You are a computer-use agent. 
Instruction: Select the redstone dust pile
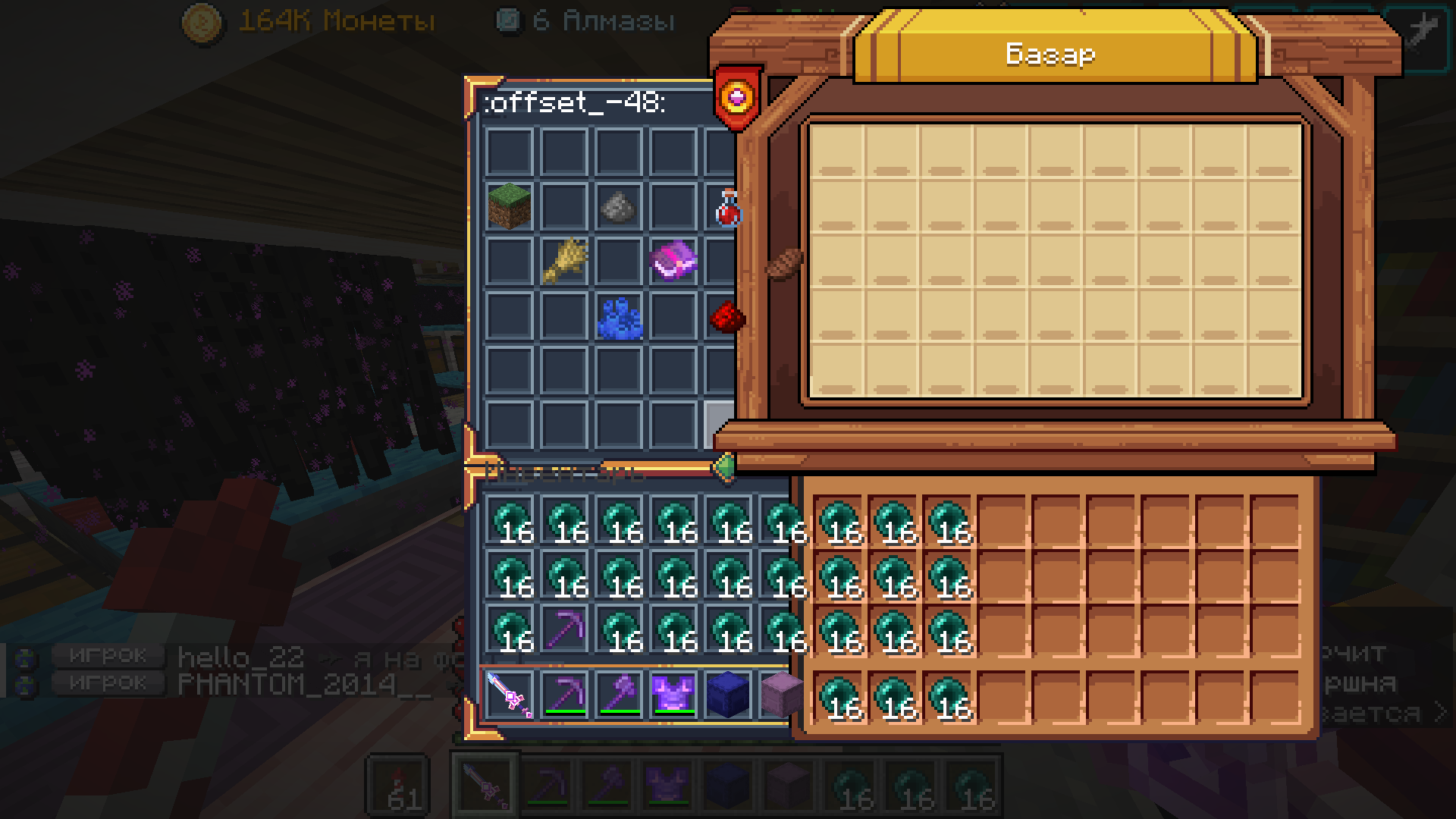pyautogui.click(x=726, y=316)
